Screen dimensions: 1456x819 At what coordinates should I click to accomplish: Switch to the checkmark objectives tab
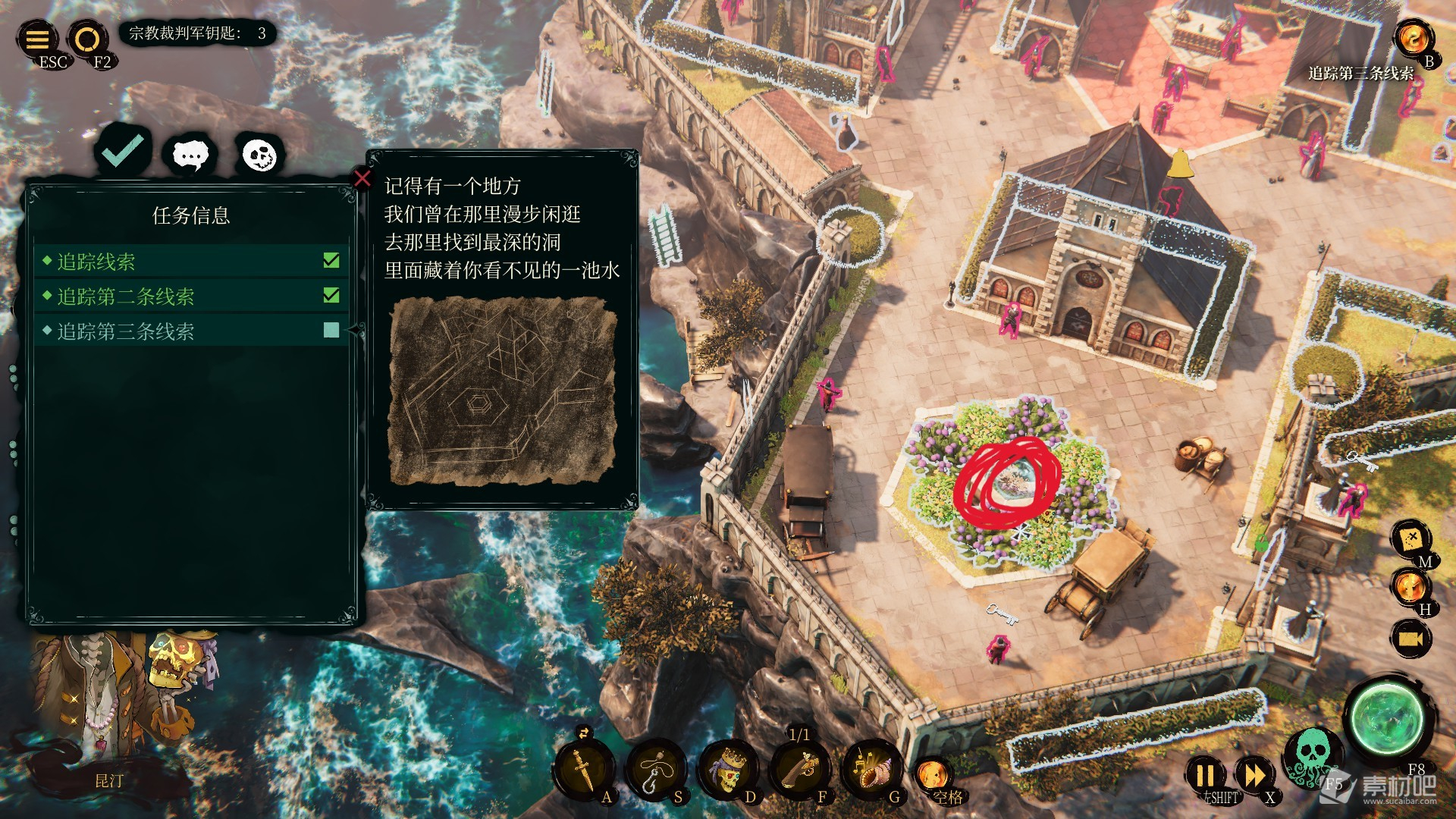coord(123,150)
